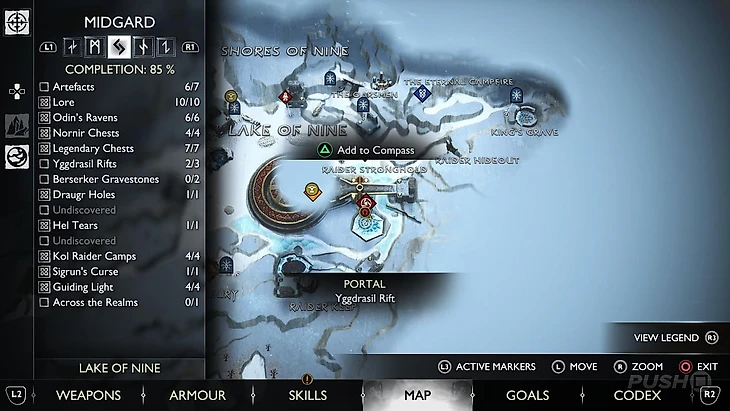Image resolution: width=730 pixels, height=411 pixels.
Task: Choose the Berserker Gravestones entry
Action: pyautogui.click(x=44, y=179)
